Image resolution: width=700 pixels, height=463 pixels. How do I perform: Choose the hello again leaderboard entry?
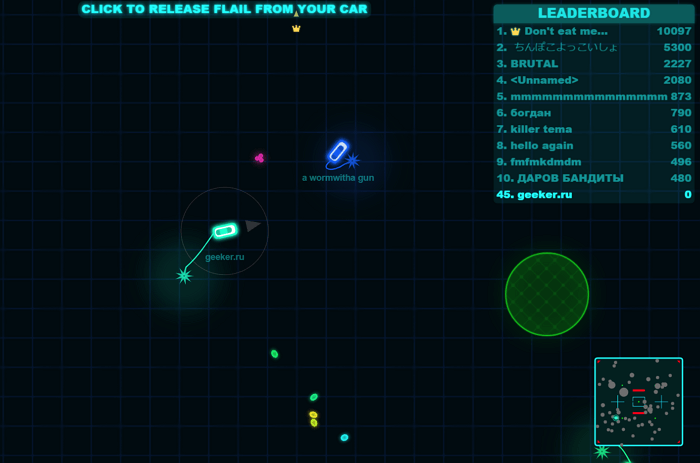[594, 146]
